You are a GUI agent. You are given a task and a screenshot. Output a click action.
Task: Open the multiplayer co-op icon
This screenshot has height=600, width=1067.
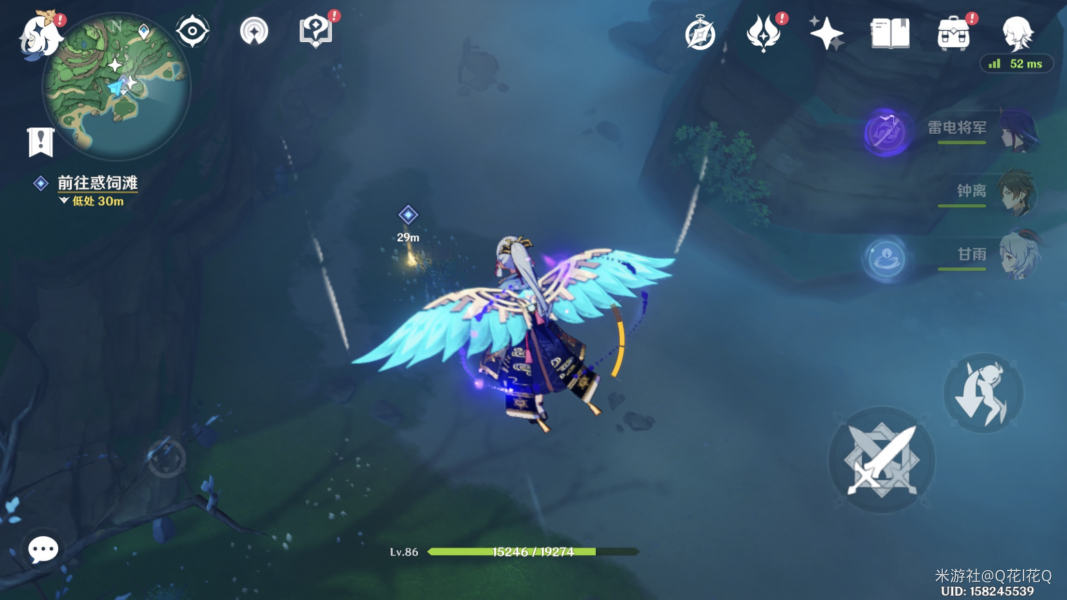(x=254, y=31)
